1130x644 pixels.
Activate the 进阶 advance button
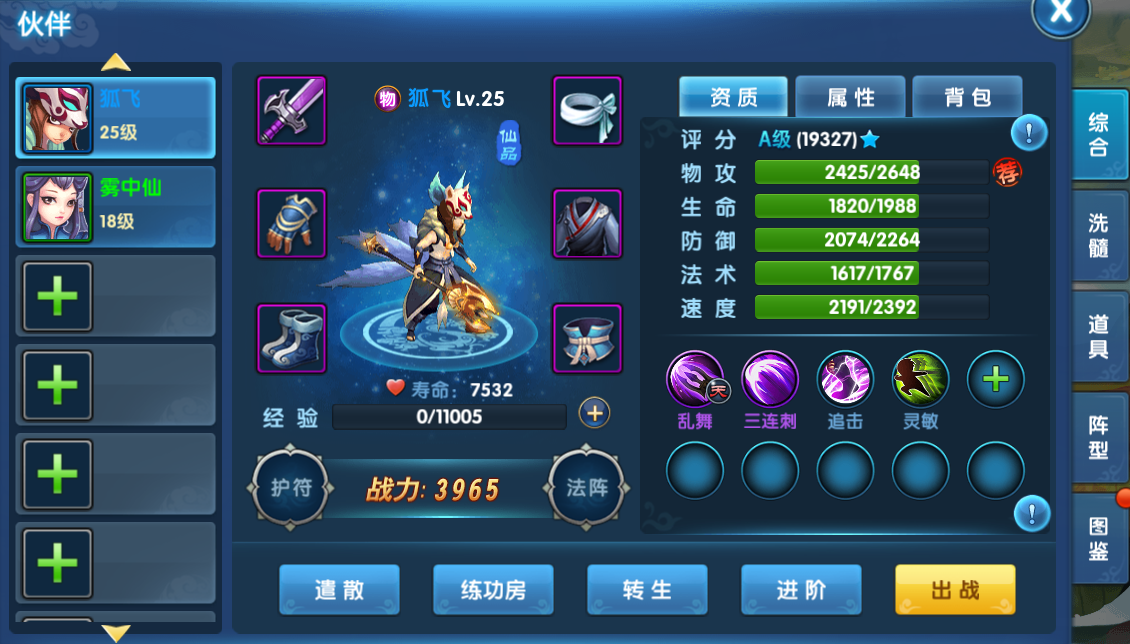[x=801, y=590]
